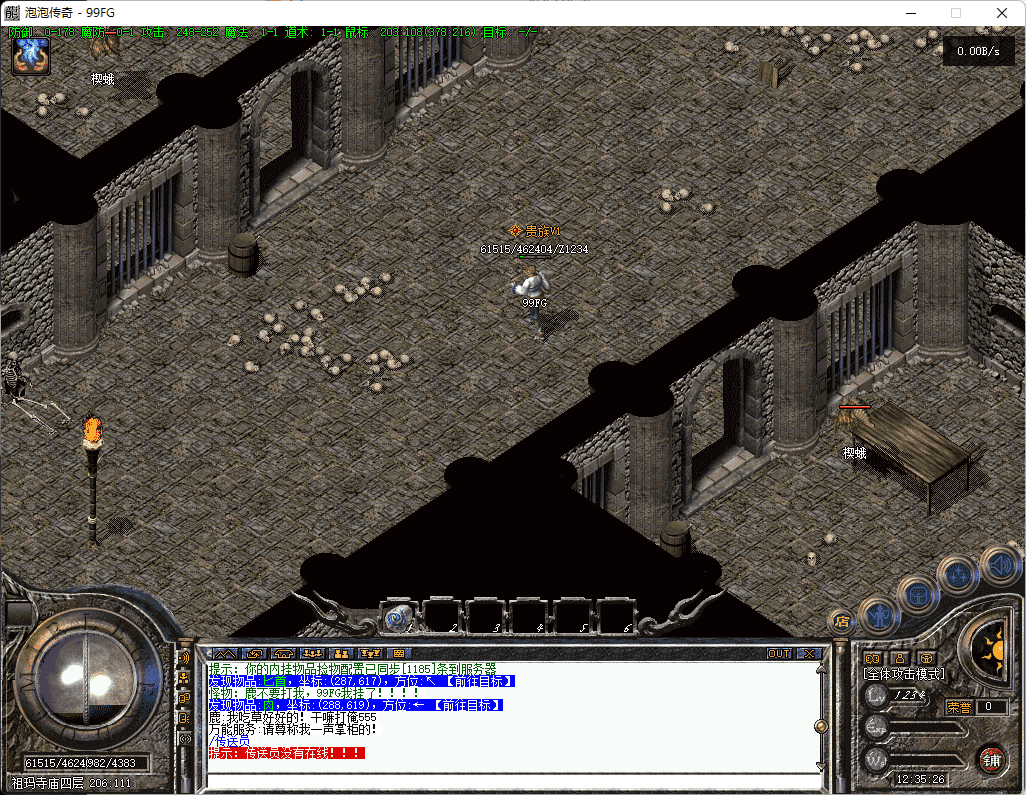Click the blue lightning buff icon
Image resolution: width=1026 pixels, height=795 pixels.
click(31, 57)
